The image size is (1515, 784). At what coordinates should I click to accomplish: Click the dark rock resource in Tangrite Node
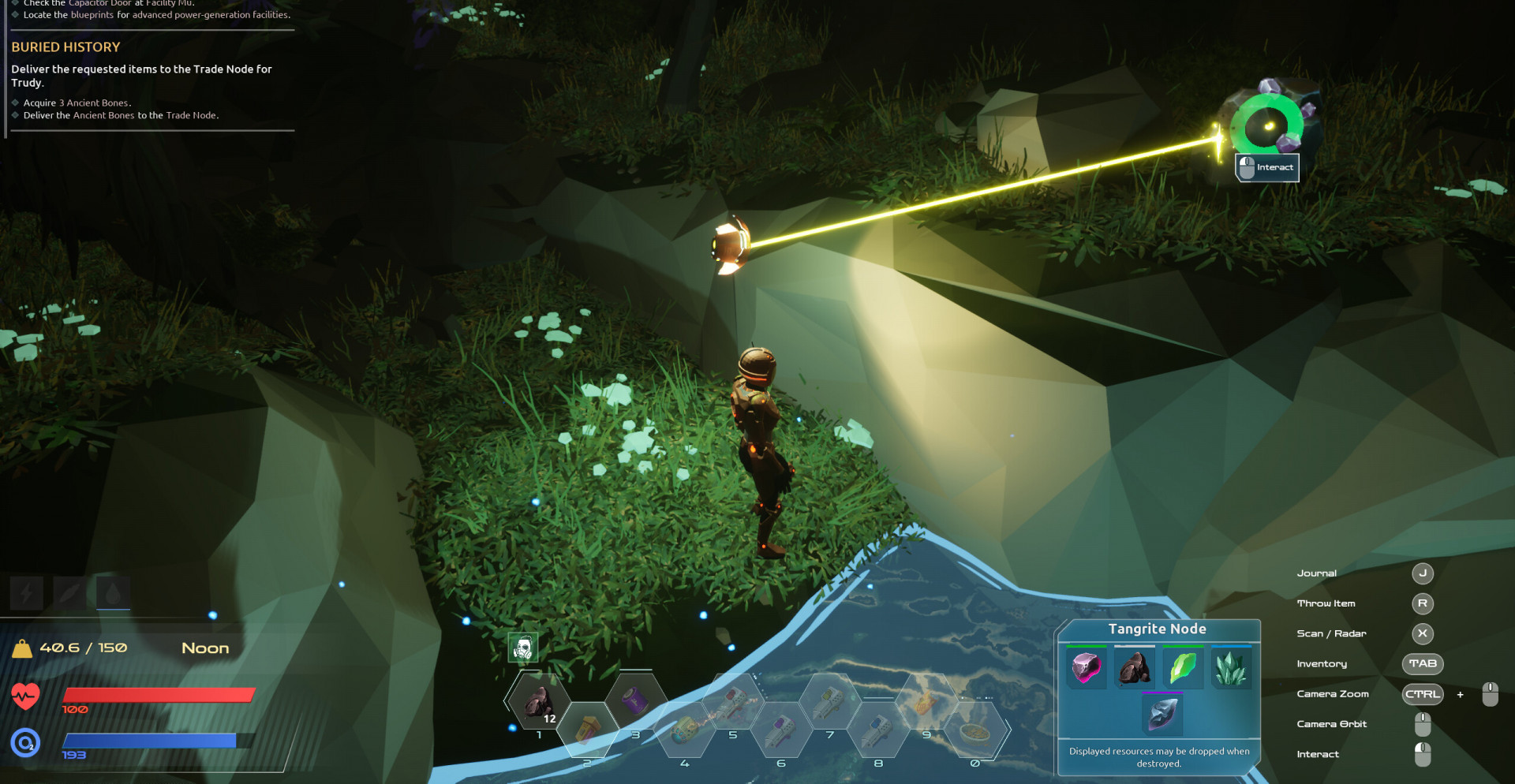coord(1135,669)
